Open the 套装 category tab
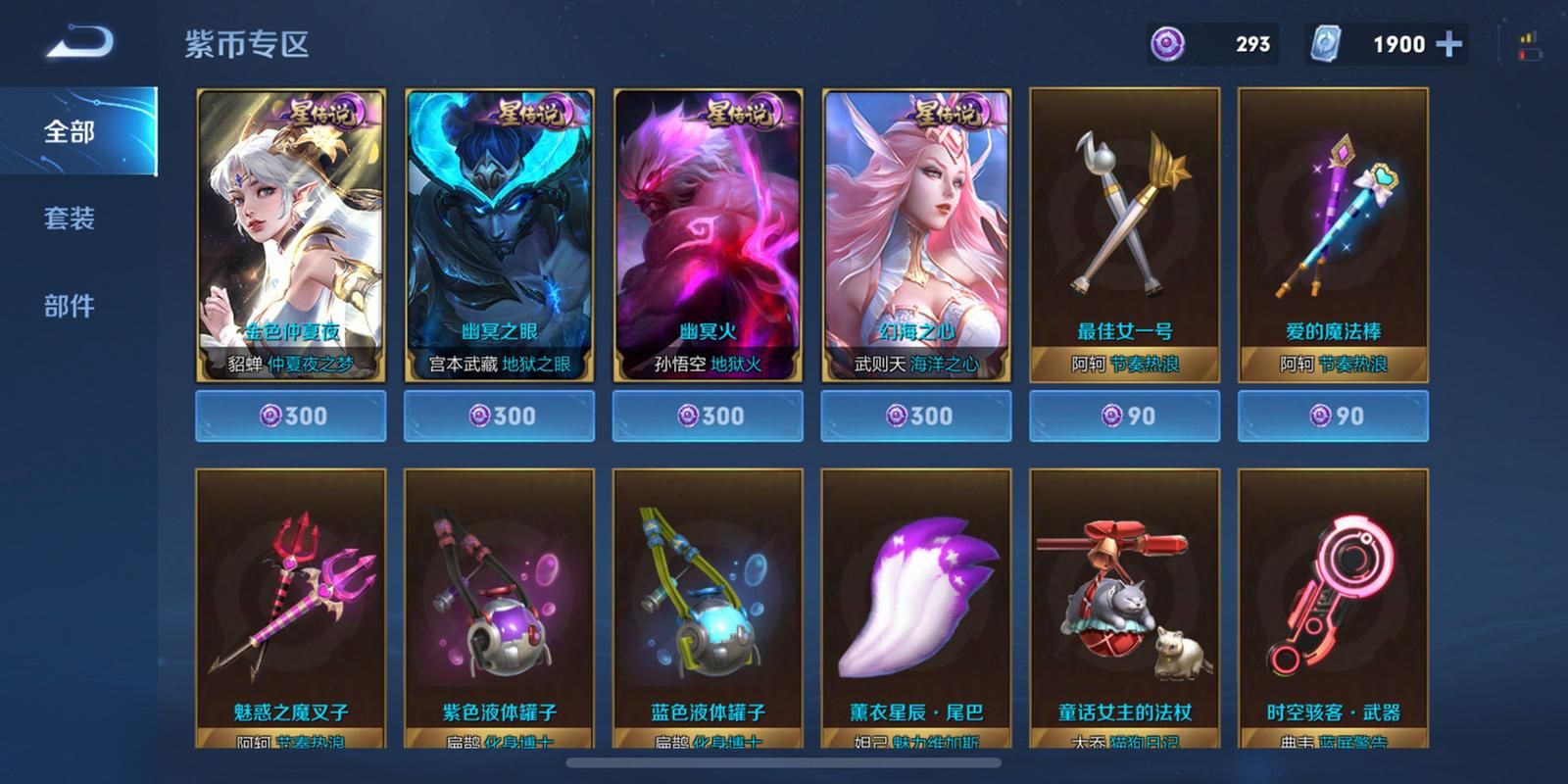Viewport: 1568px width, 784px height. click(71, 219)
